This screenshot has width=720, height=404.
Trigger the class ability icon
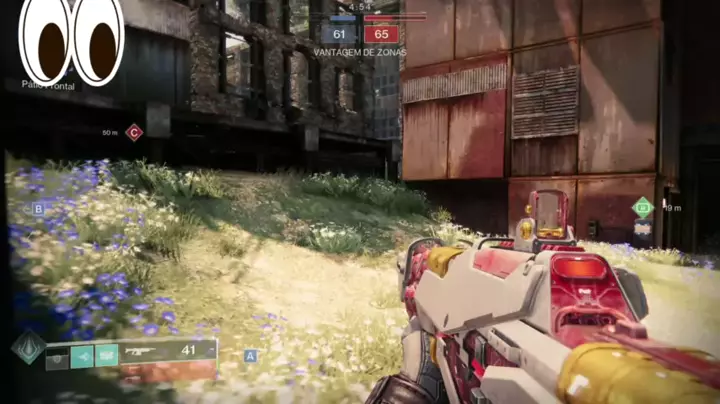[106, 355]
